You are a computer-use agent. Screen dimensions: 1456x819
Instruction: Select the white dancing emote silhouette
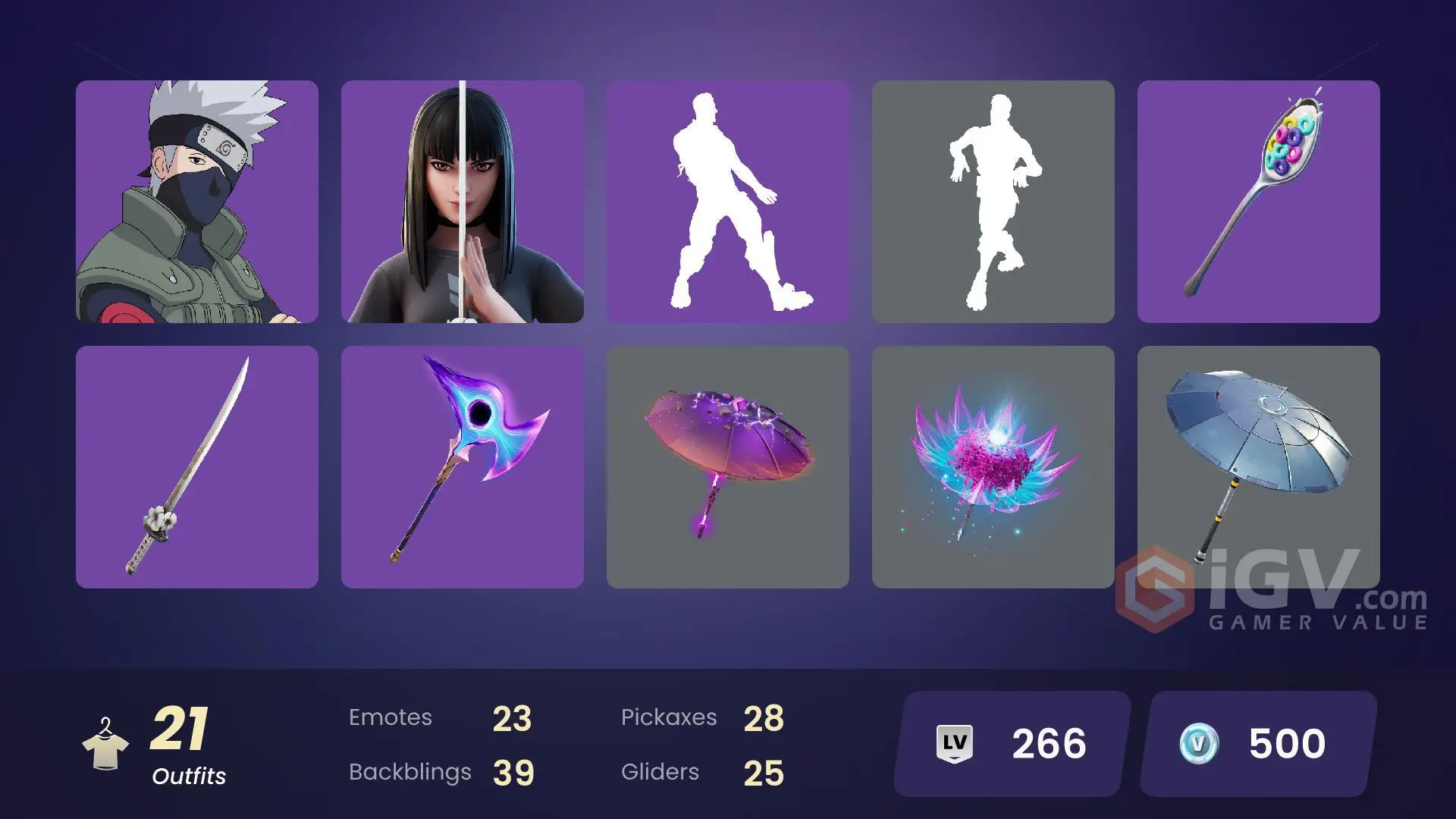pyautogui.click(x=727, y=202)
